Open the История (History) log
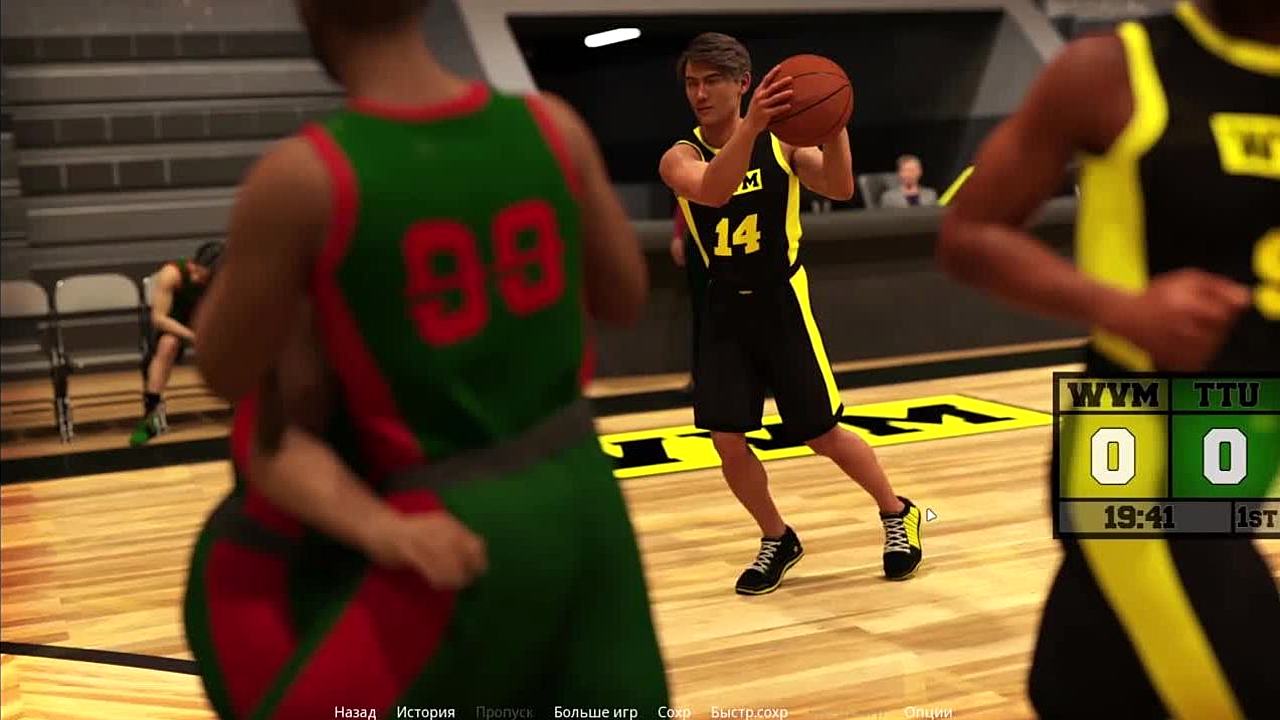 (x=425, y=712)
